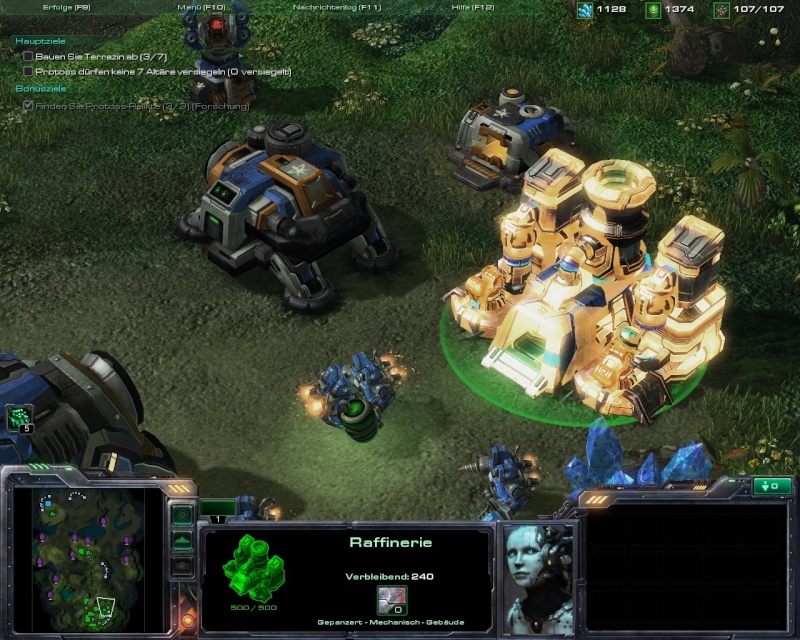
Task: Click the idle SCV worker button
Action: (20, 418)
